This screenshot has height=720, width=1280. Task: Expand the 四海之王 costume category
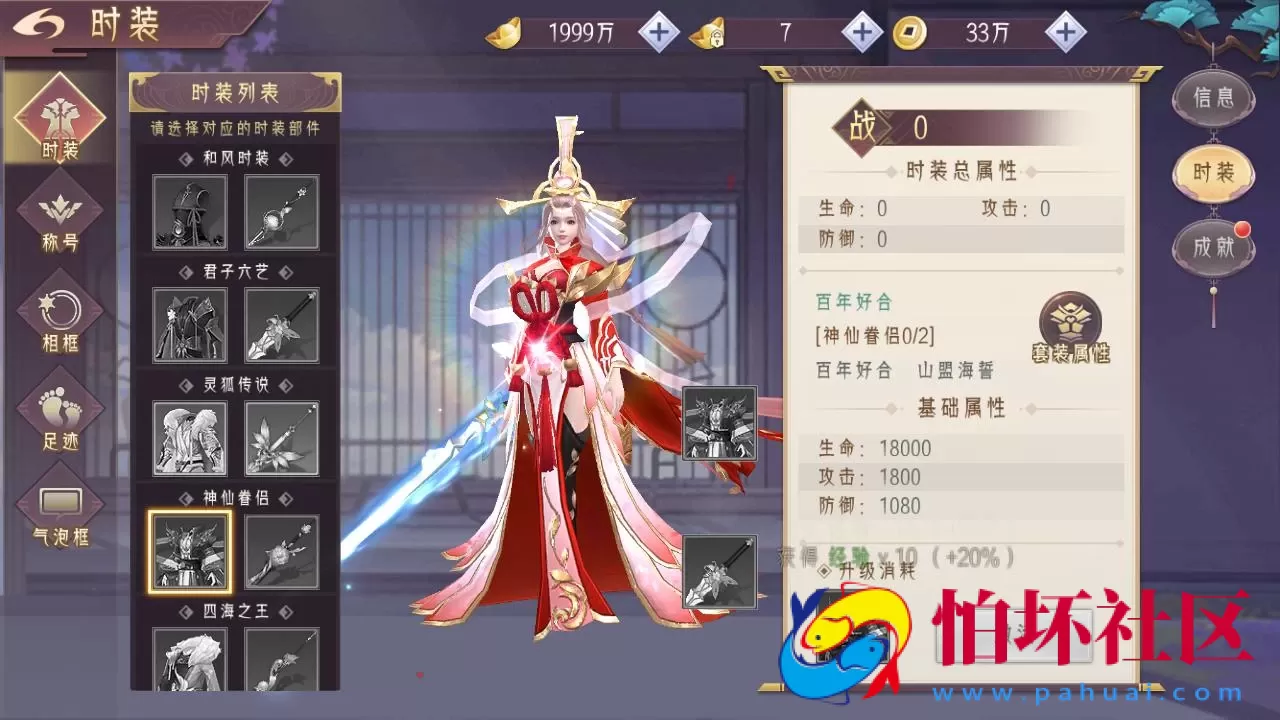coord(235,612)
